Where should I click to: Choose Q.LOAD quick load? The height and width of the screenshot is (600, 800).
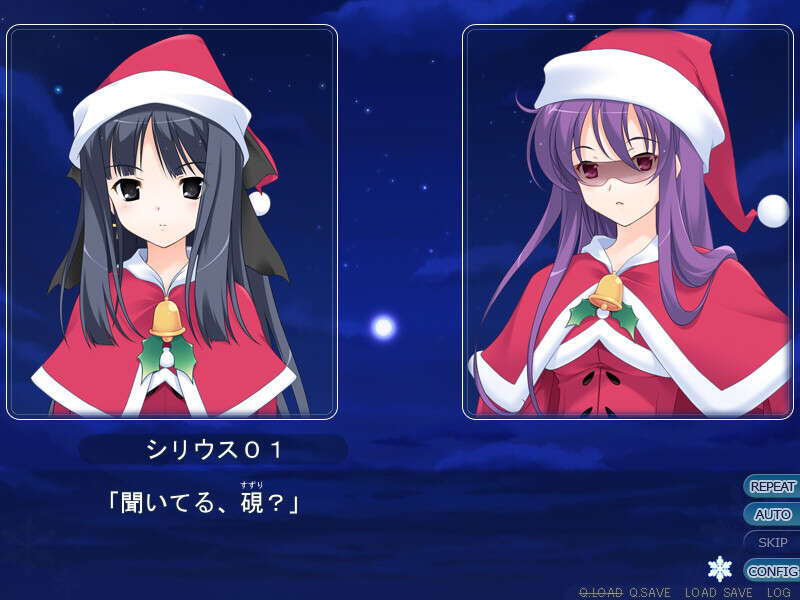600,593
